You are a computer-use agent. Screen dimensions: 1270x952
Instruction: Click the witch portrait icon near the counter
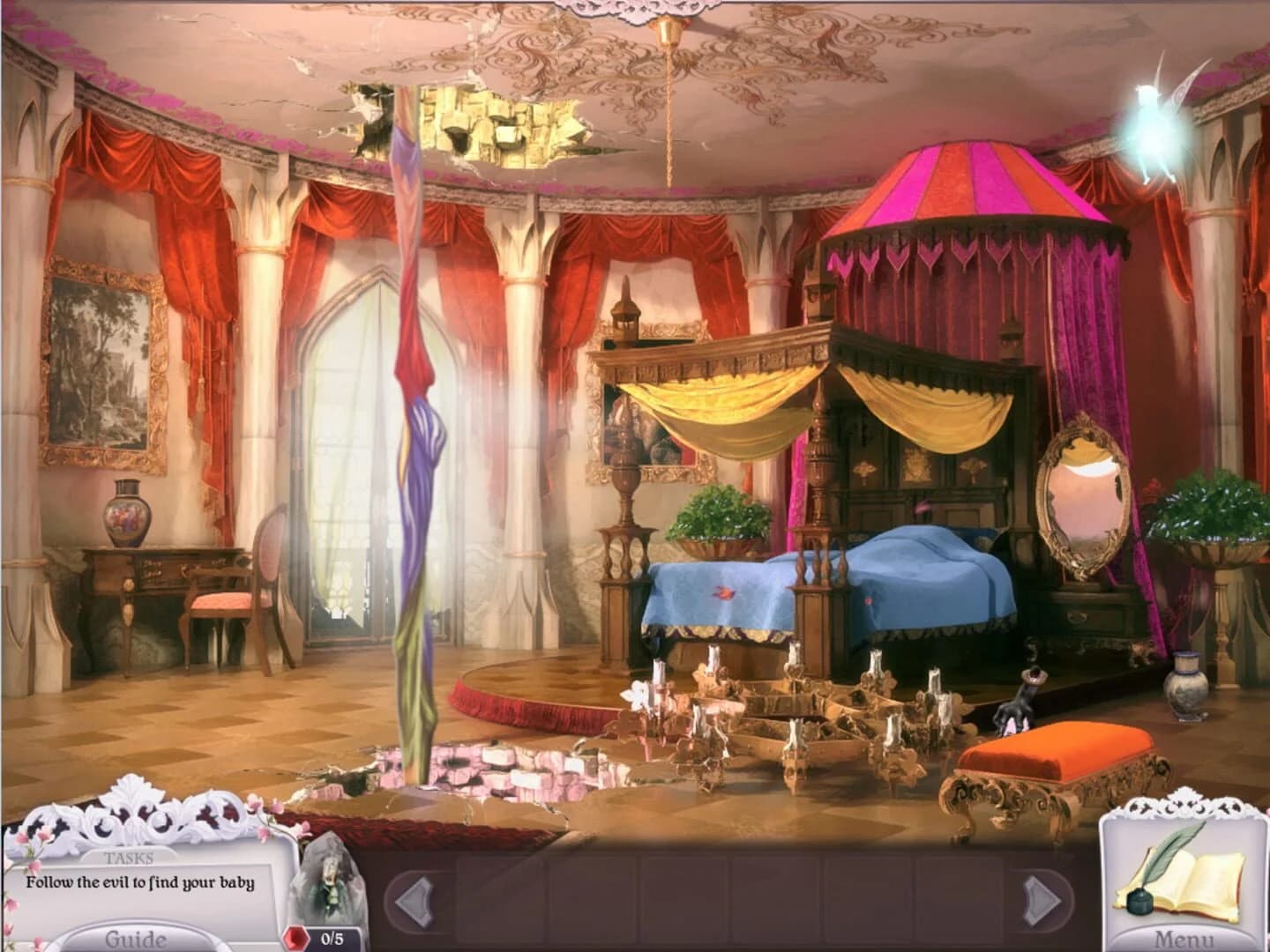pyautogui.click(x=325, y=881)
